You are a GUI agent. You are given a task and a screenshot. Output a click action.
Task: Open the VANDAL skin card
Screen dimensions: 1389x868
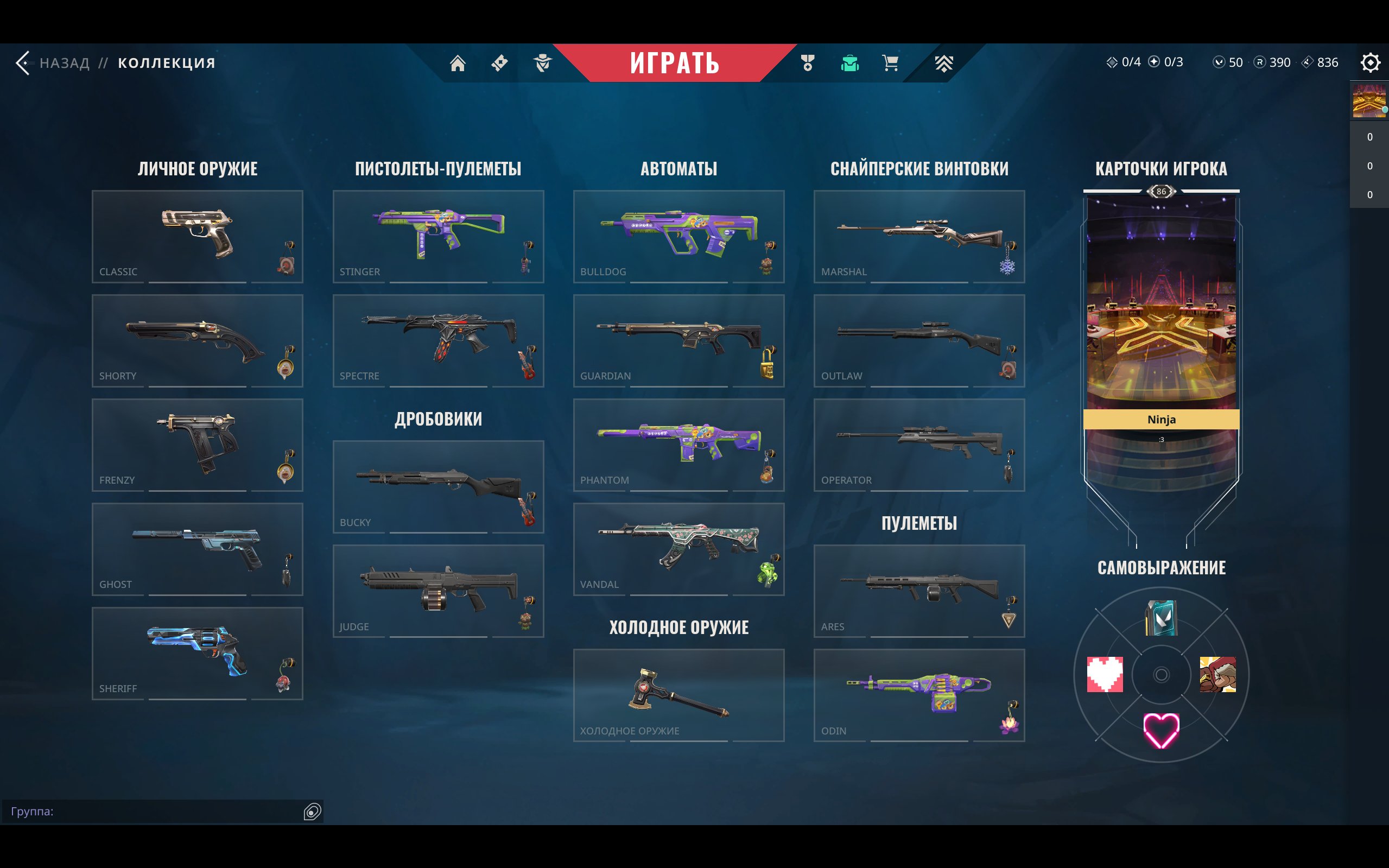[x=679, y=550]
